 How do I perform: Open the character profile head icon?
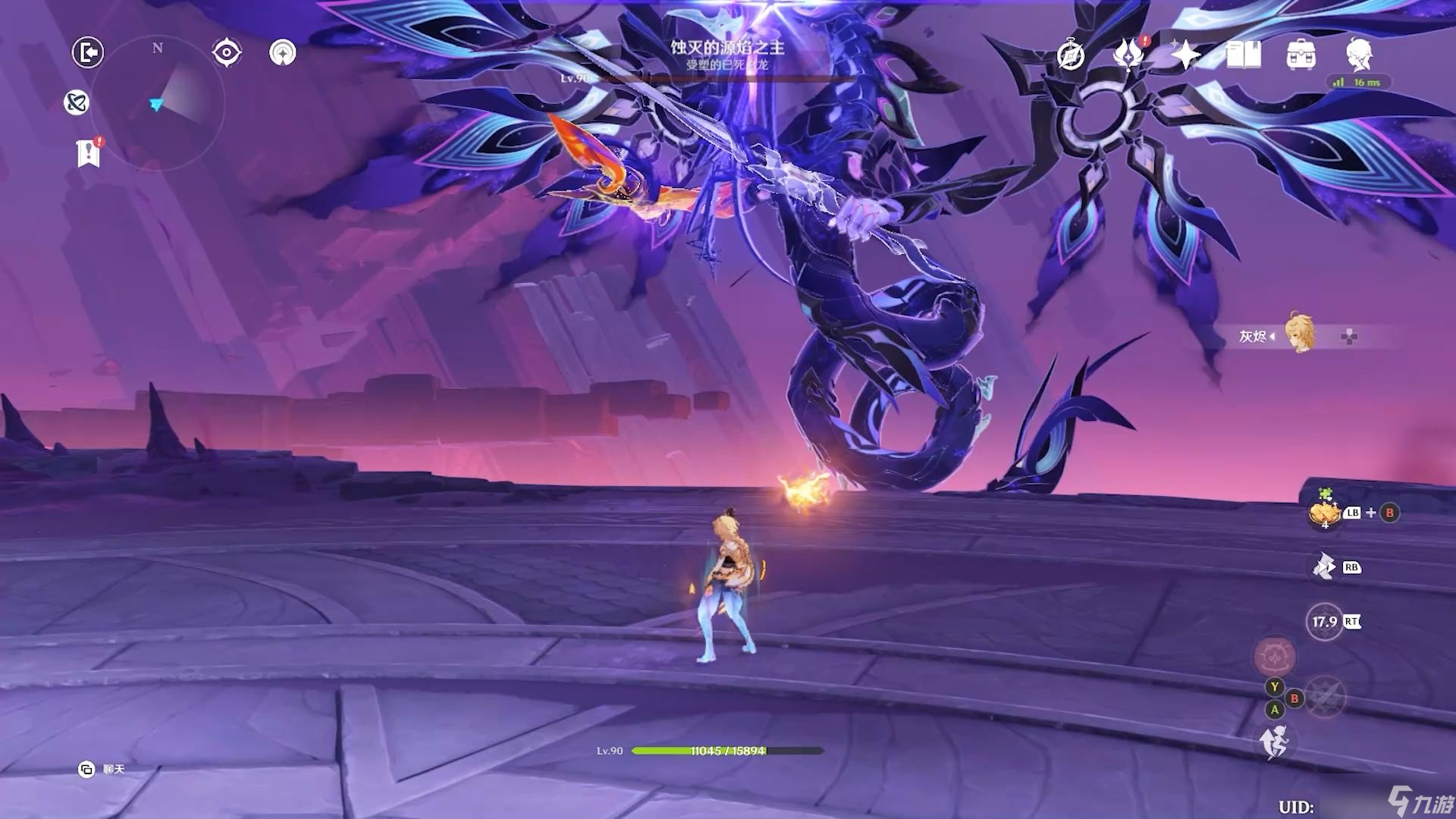1359,55
